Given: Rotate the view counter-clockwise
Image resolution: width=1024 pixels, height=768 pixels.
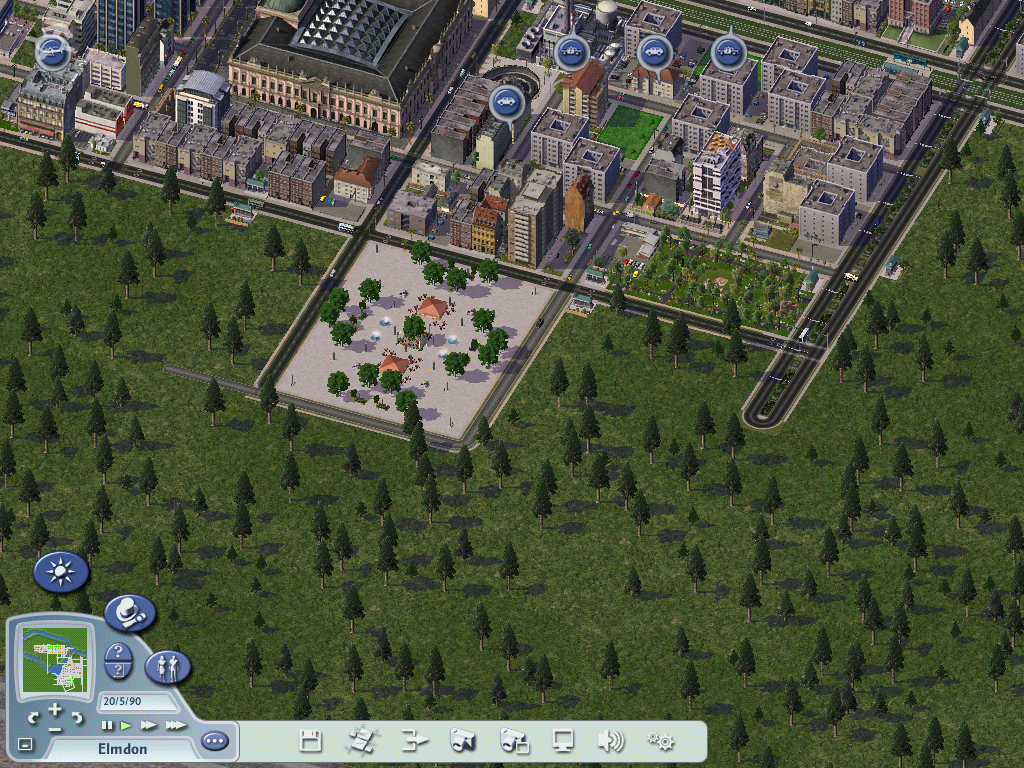Looking at the screenshot, I should pos(33,718).
